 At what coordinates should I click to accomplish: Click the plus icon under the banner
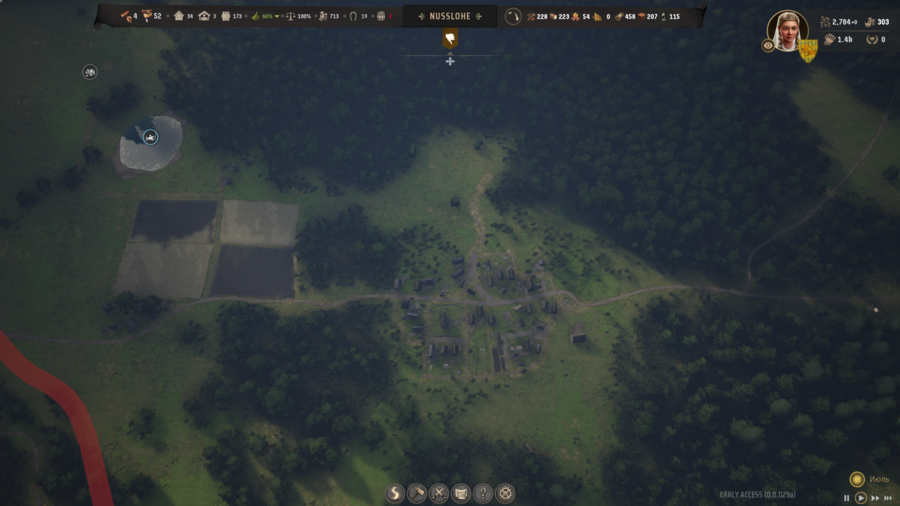[x=450, y=61]
